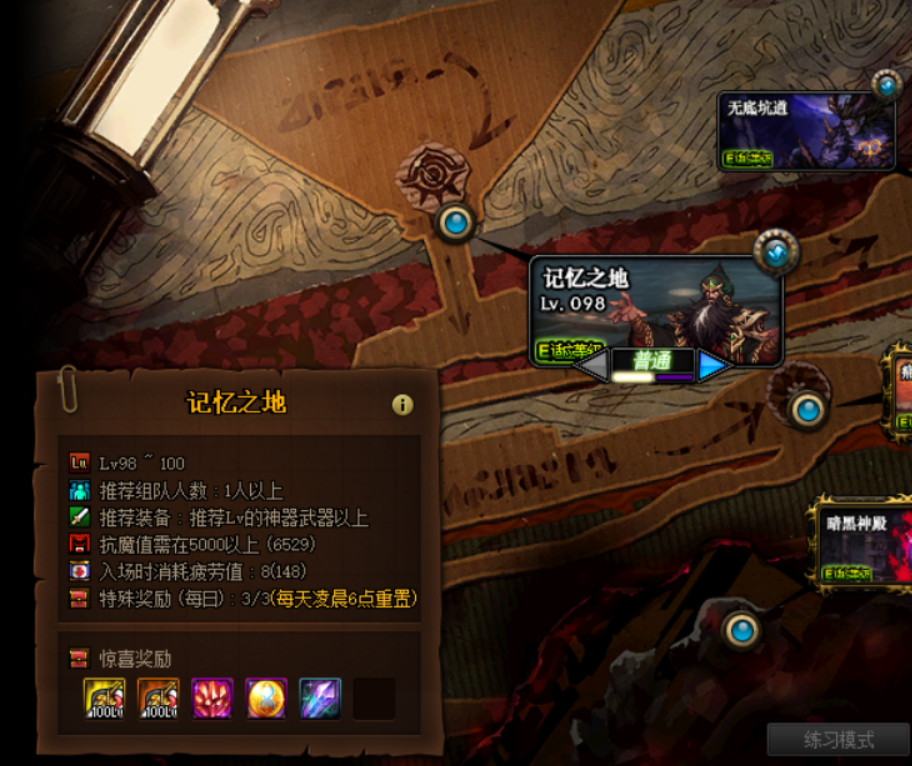
Task: Click the 练习模式 practice mode button
Action: tap(838, 741)
